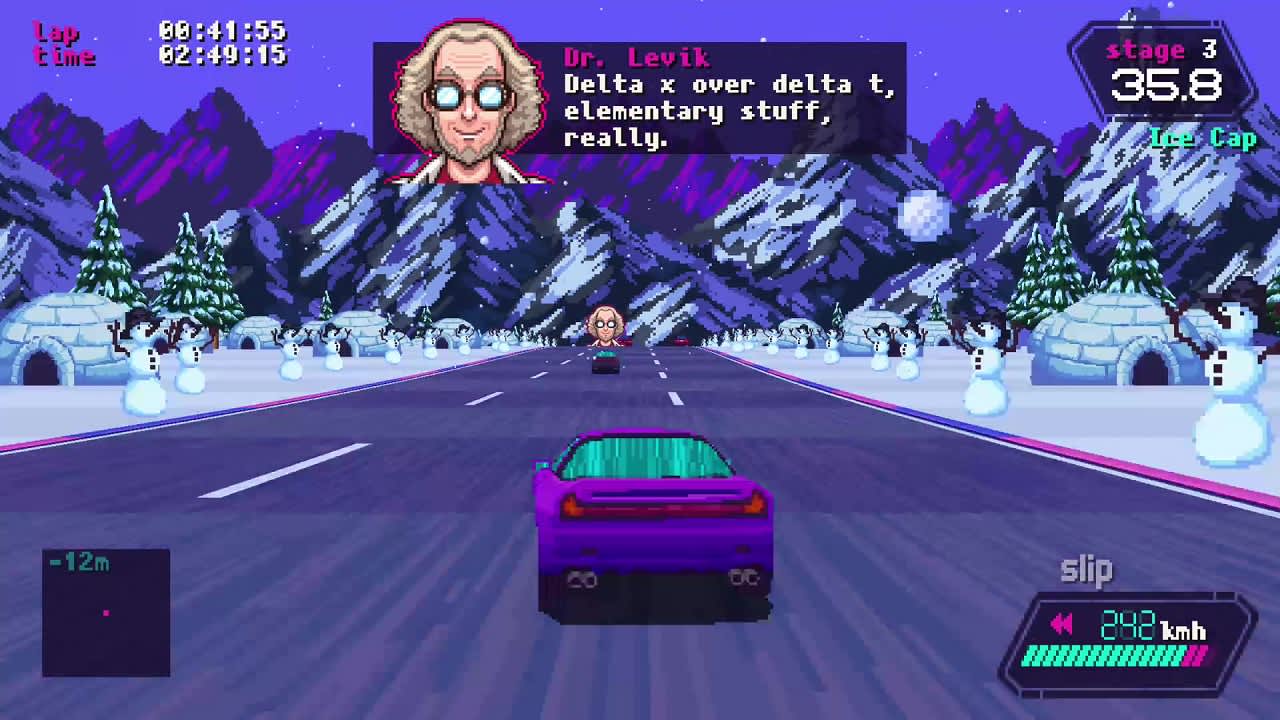Click the player dot on the minimap
The height and width of the screenshot is (720, 1280).
(106, 612)
